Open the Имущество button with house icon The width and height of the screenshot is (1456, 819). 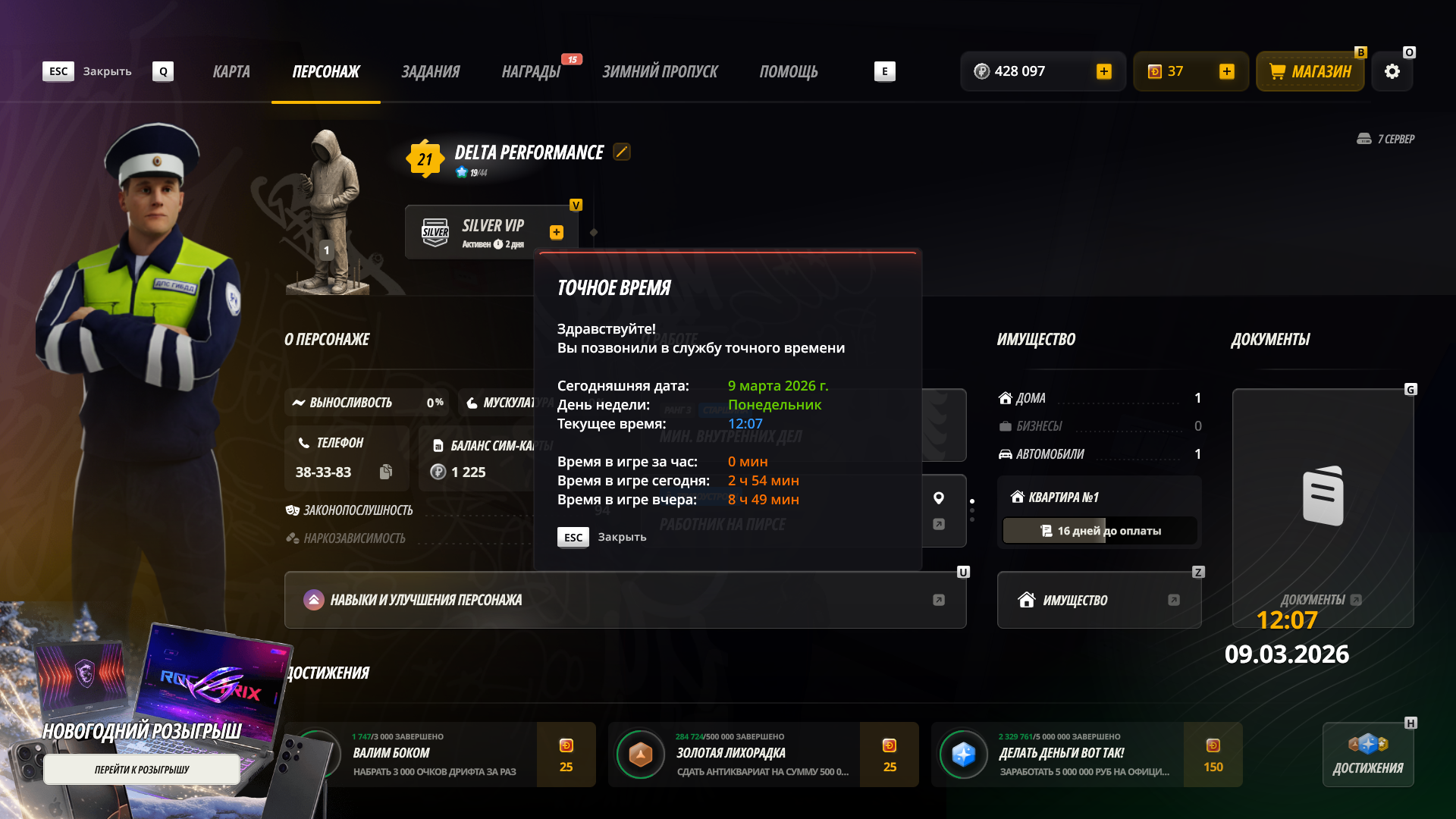click(1099, 600)
